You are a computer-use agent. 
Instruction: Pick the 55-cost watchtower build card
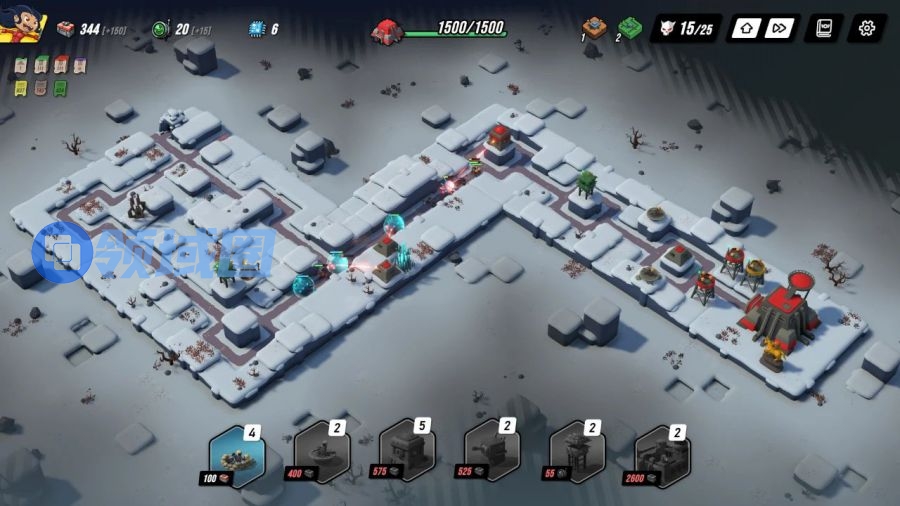tap(577, 456)
